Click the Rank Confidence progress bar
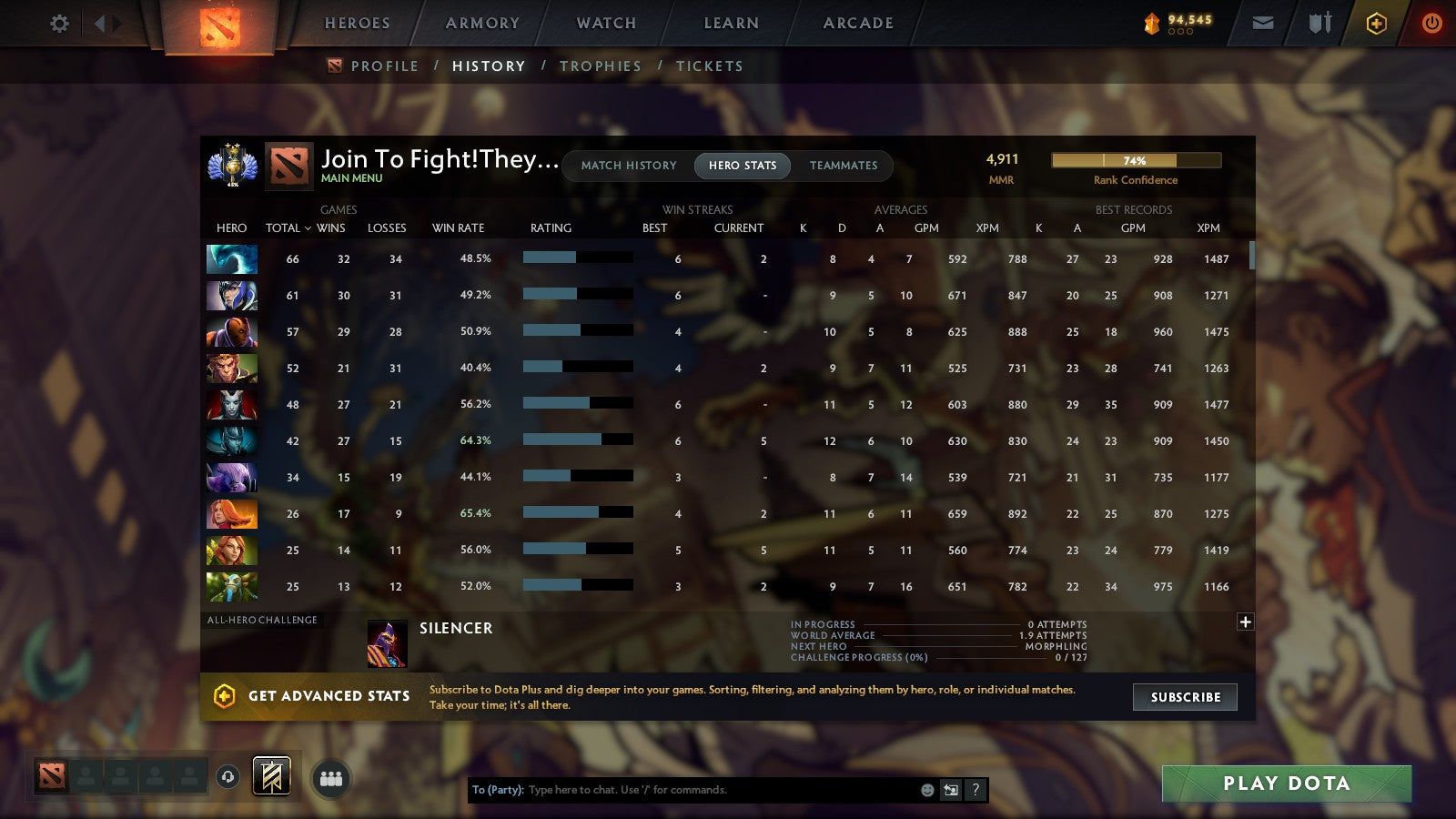The width and height of the screenshot is (1456, 819). point(1136,160)
